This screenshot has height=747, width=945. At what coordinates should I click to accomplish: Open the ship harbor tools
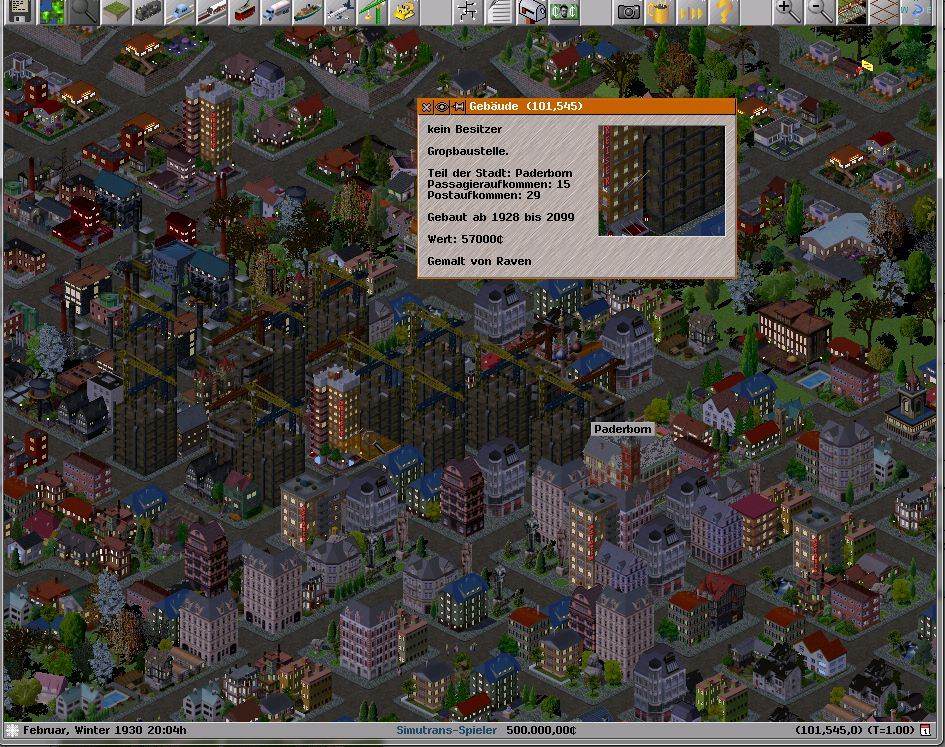point(308,11)
